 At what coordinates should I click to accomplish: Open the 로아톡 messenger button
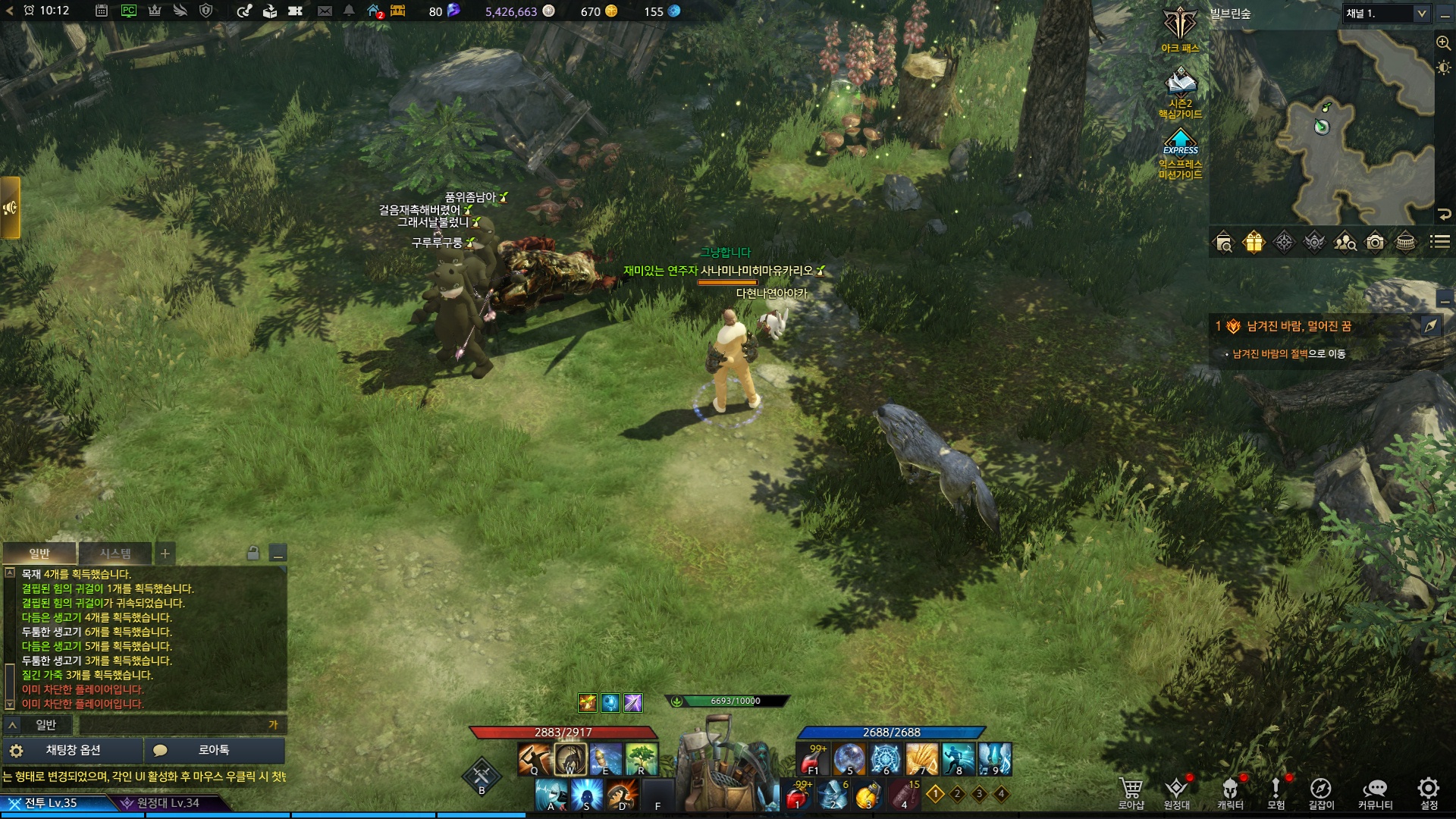pyautogui.click(x=214, y=750)
